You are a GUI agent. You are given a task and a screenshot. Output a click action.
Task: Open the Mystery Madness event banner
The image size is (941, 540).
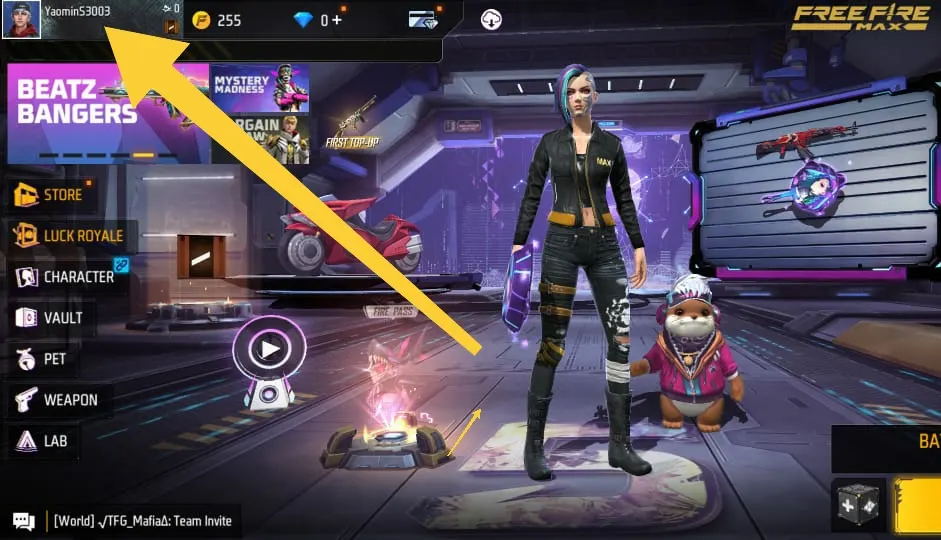259,88
